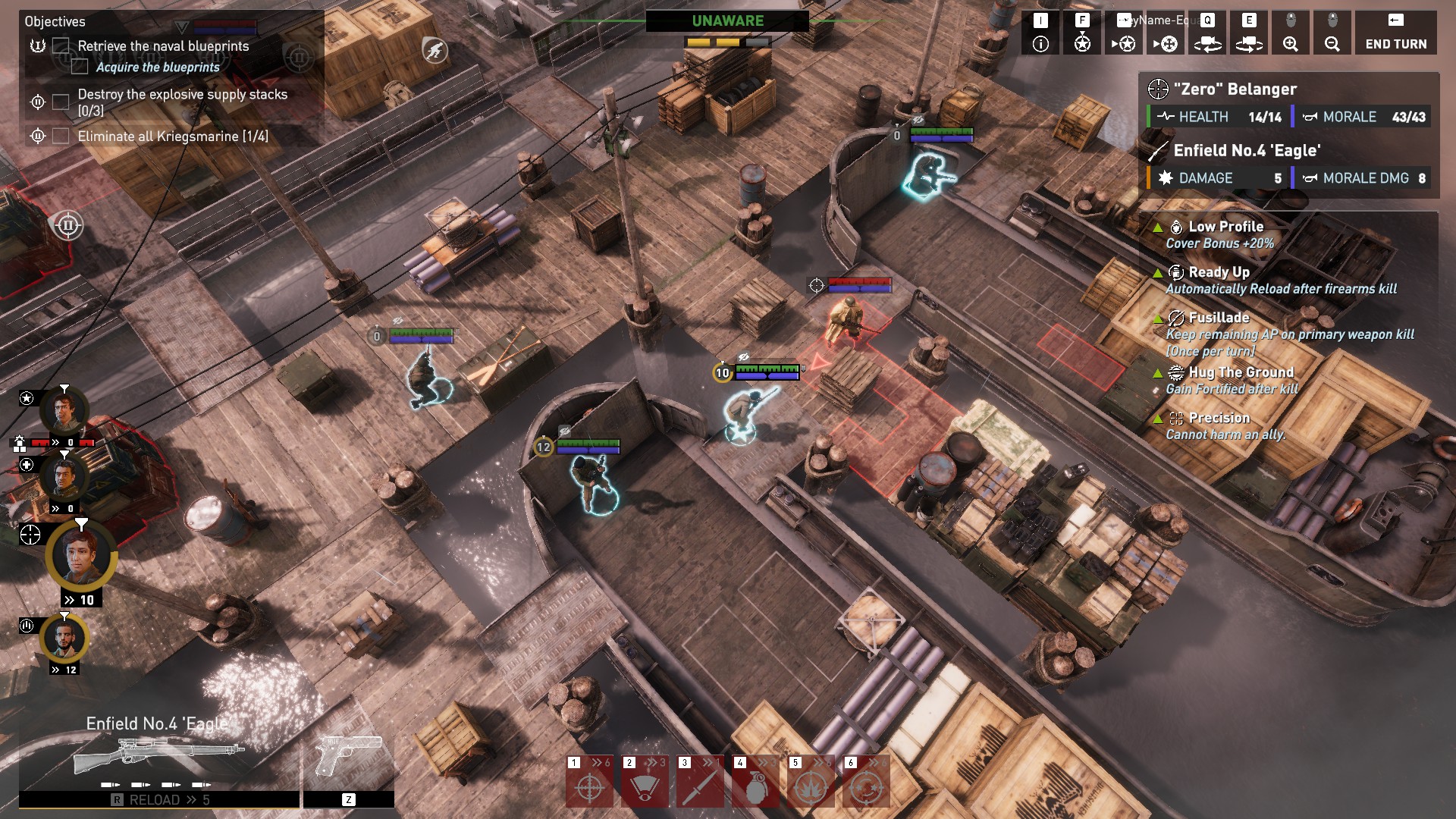The height and width of the screenshot is (819, 1456).
Task: Rotate camera clockwise
Action: 1249,33
